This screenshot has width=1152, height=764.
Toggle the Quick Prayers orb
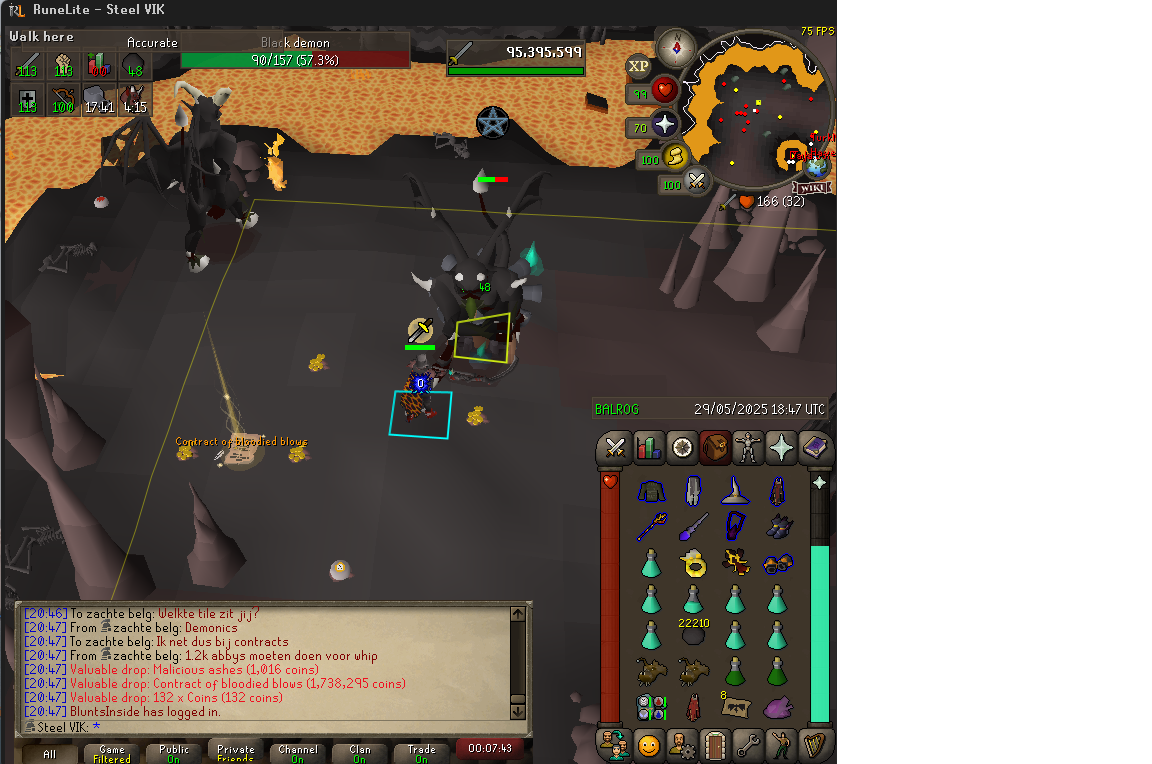pyautogui.click(x=665, y=126)
